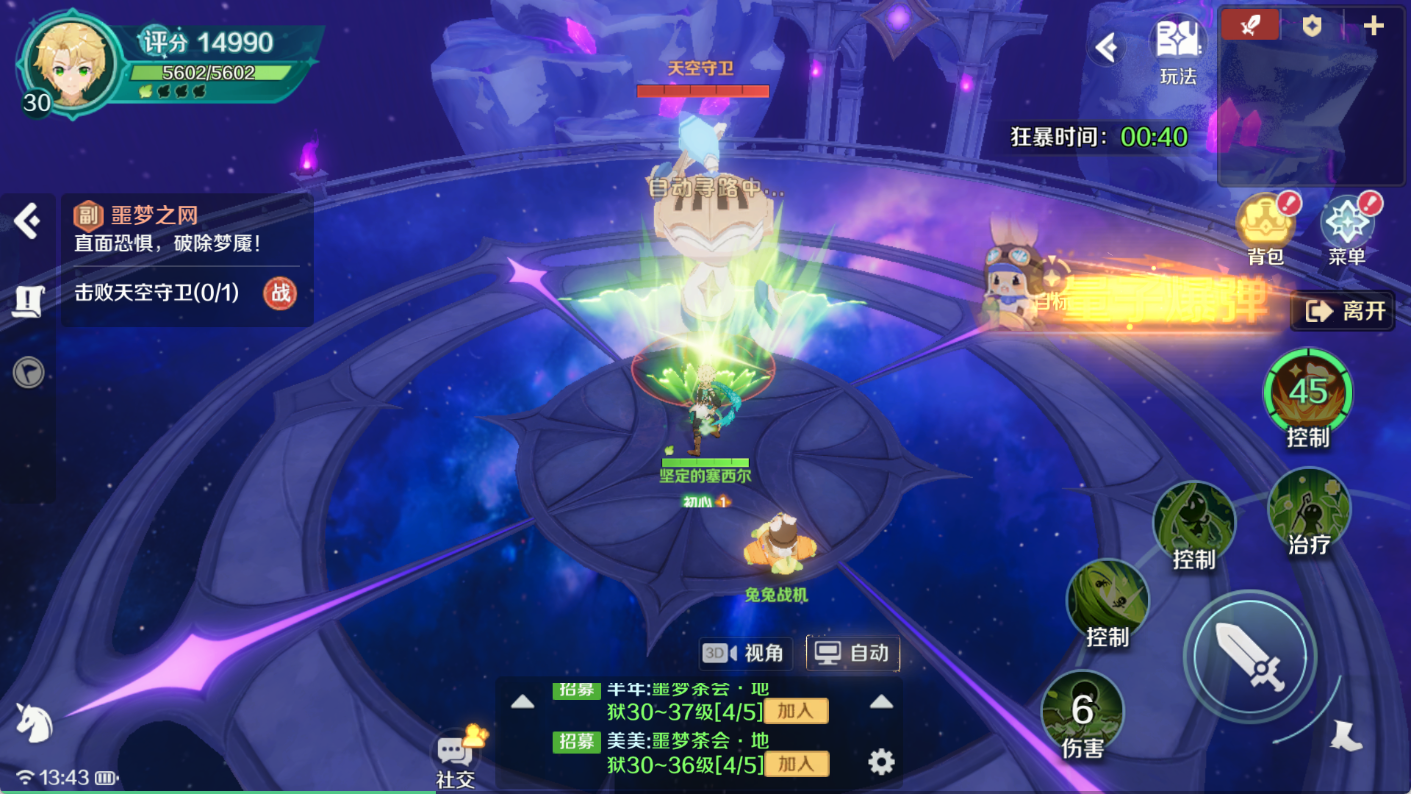
Task: Activate the 控制 skill showing 45 cooldown
Action: 1307,391
